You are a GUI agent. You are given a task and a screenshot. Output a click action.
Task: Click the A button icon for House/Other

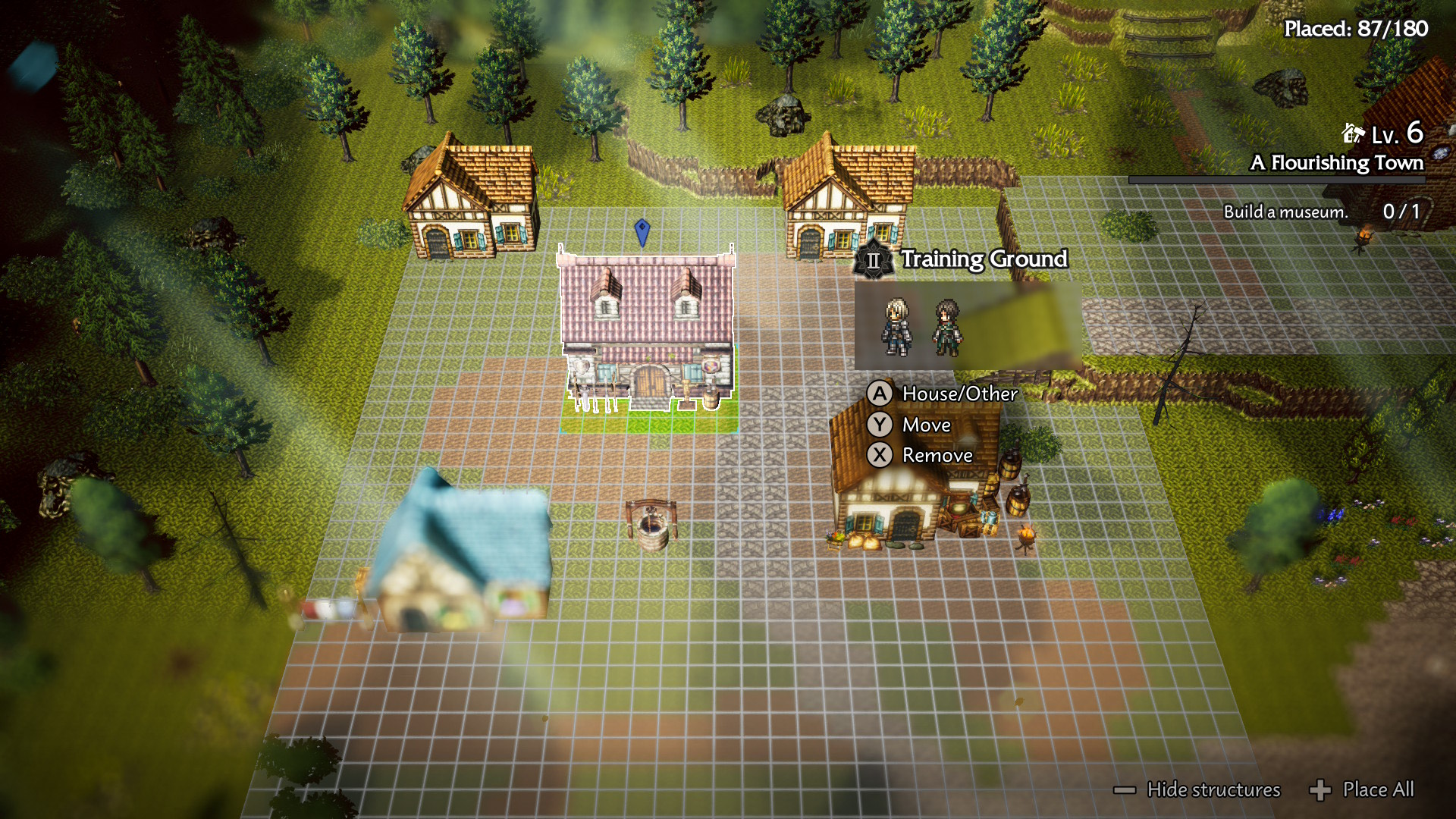pos(880,394)
